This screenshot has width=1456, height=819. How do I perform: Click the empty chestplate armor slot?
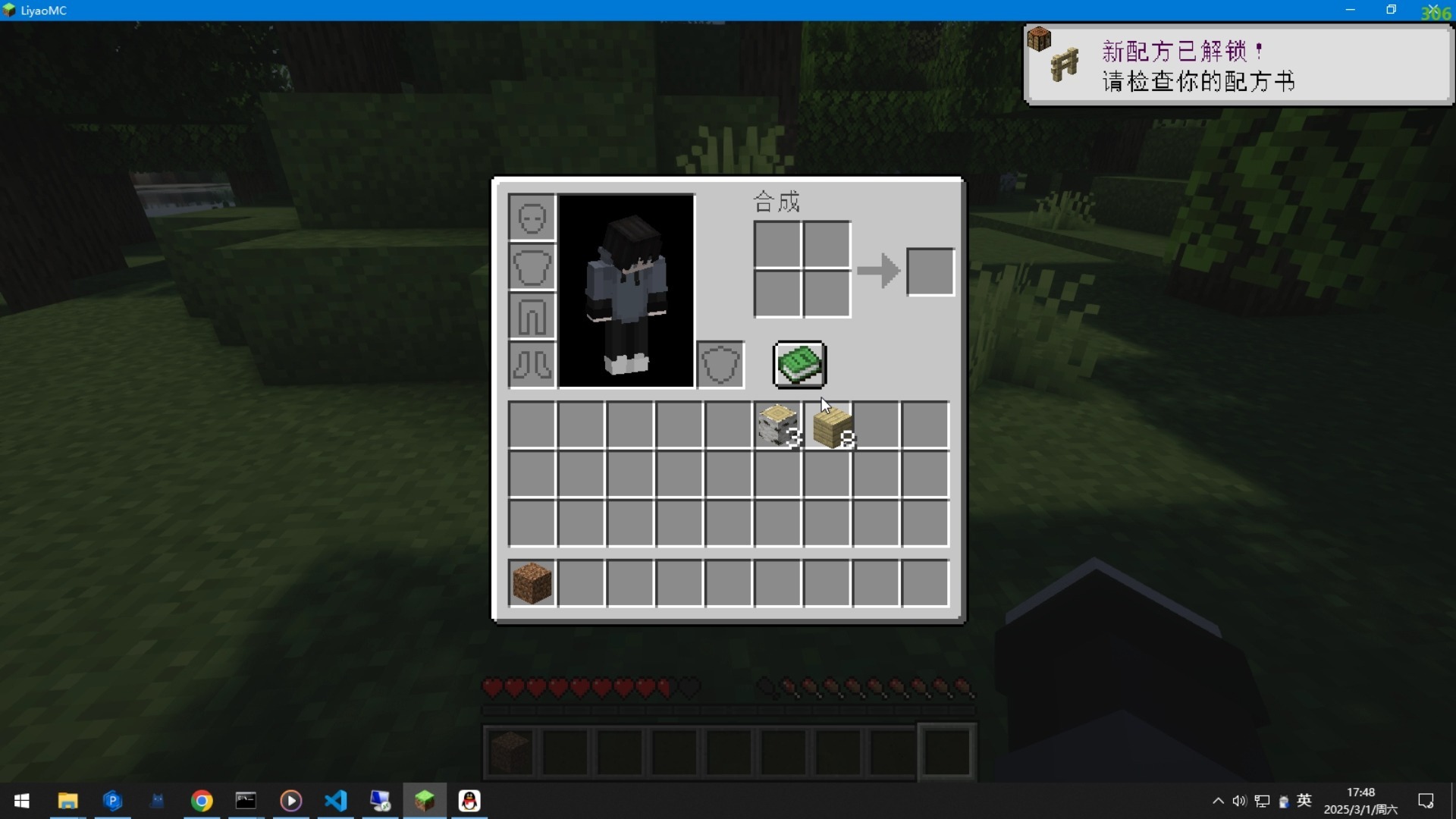(x=531, y=267)
